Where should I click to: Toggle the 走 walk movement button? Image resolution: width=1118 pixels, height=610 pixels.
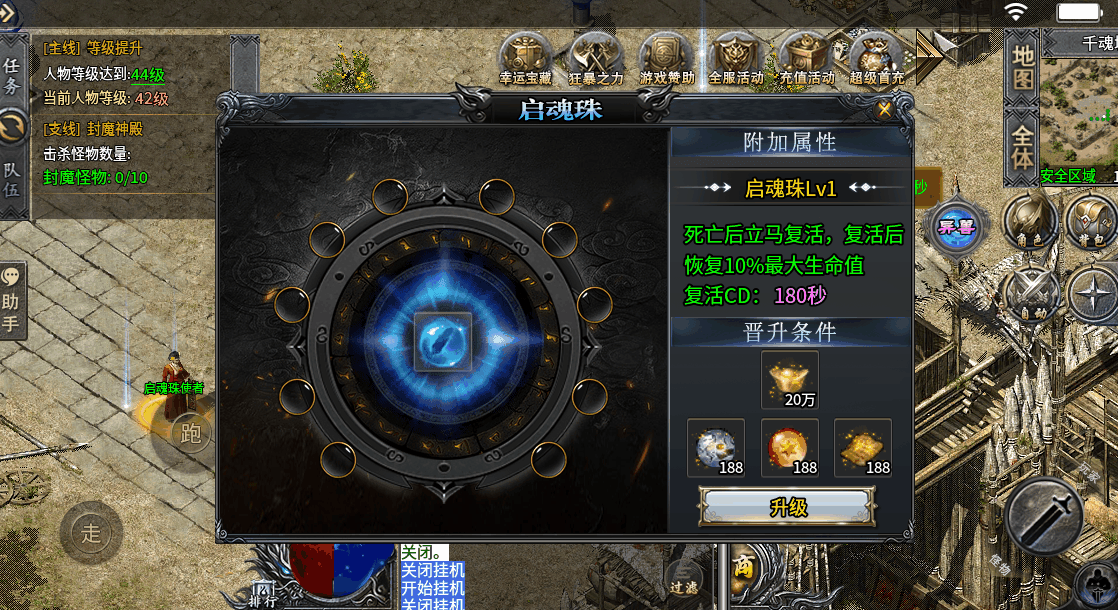91,532
